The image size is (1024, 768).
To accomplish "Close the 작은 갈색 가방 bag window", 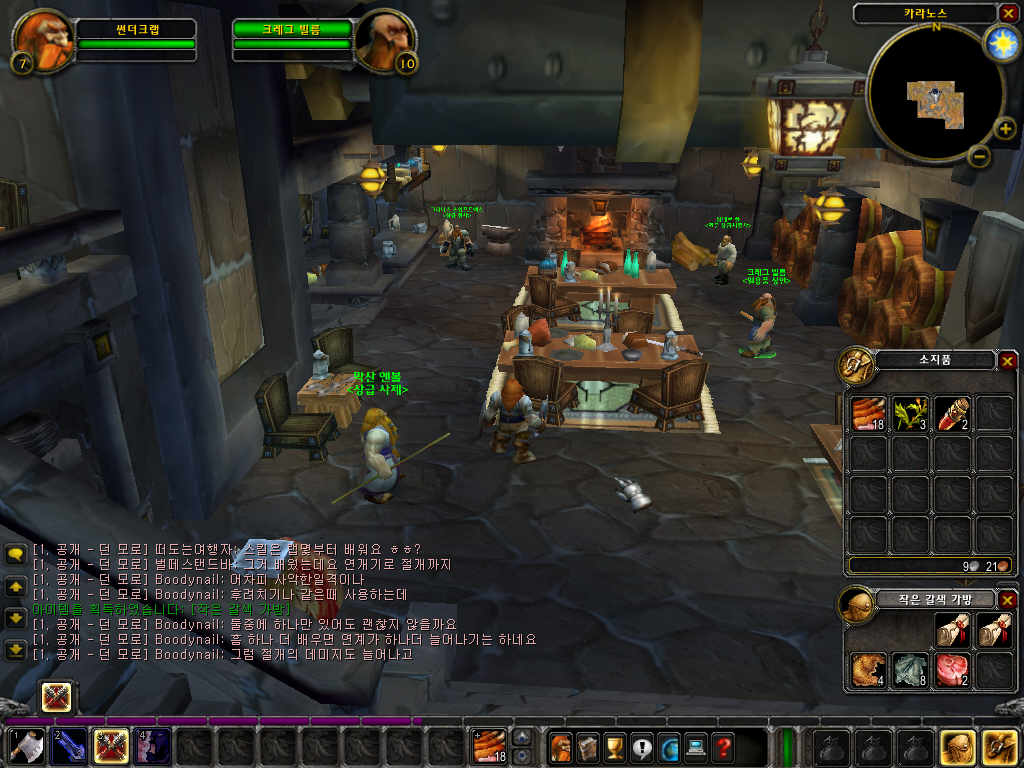I will [1007, 600].
